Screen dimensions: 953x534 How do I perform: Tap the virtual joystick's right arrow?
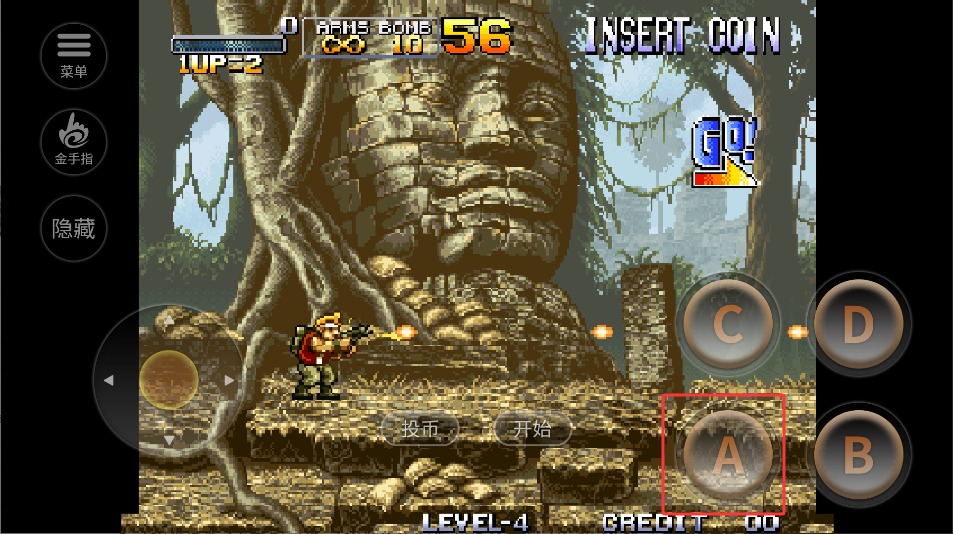coord(230,380)
